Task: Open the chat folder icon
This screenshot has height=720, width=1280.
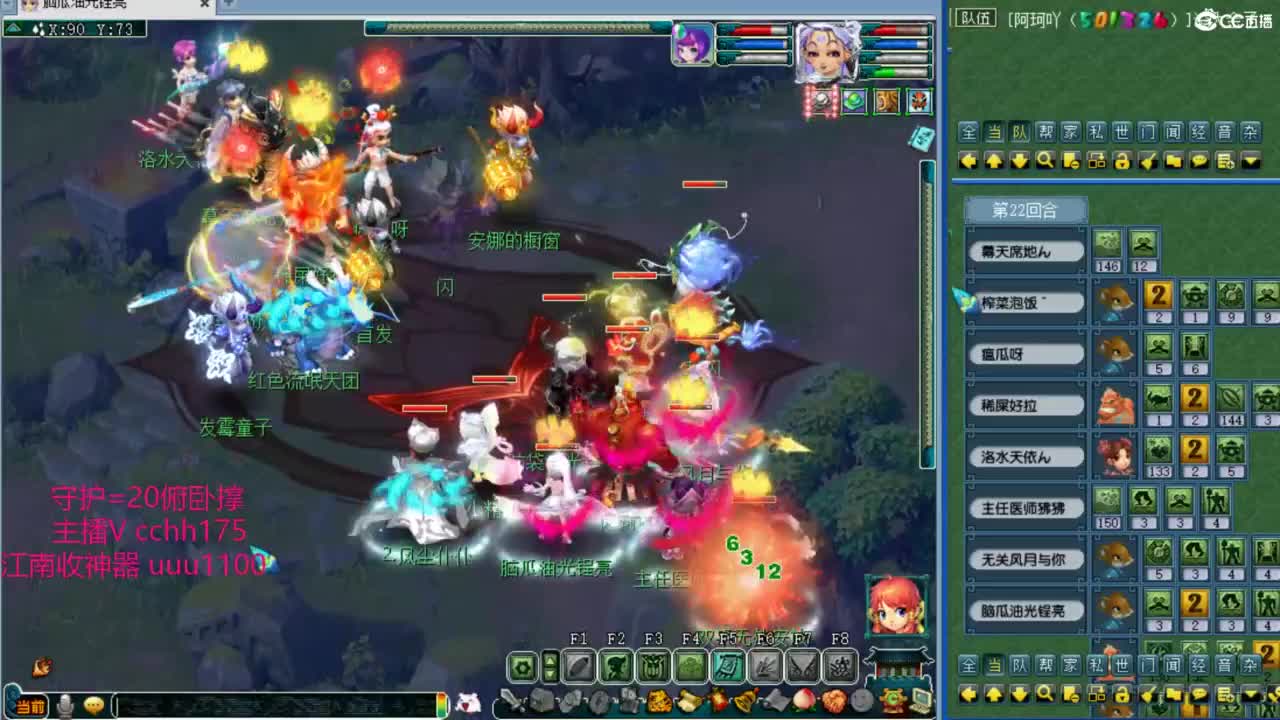Action: click(1172, 160)
